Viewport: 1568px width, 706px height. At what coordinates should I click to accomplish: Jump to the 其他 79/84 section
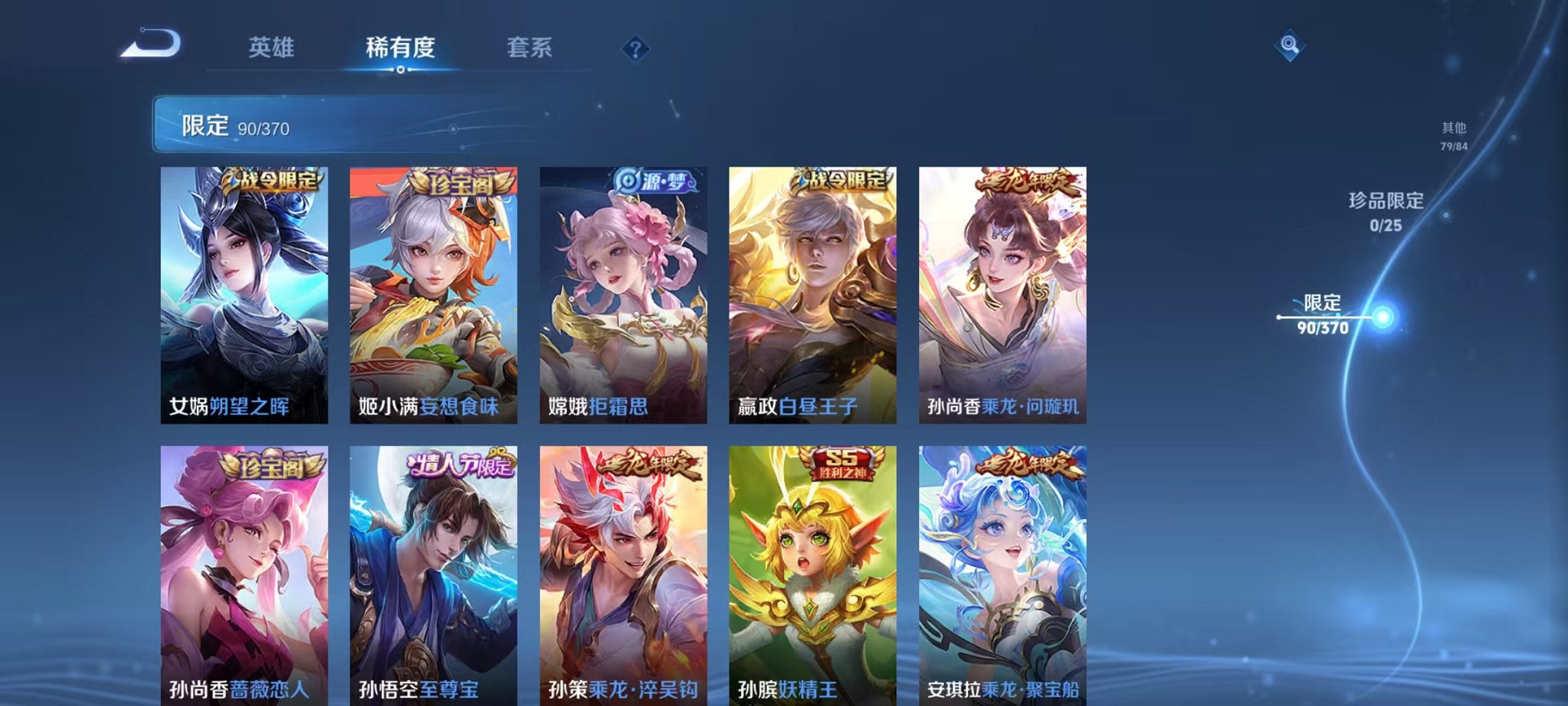coord(1451,136)
